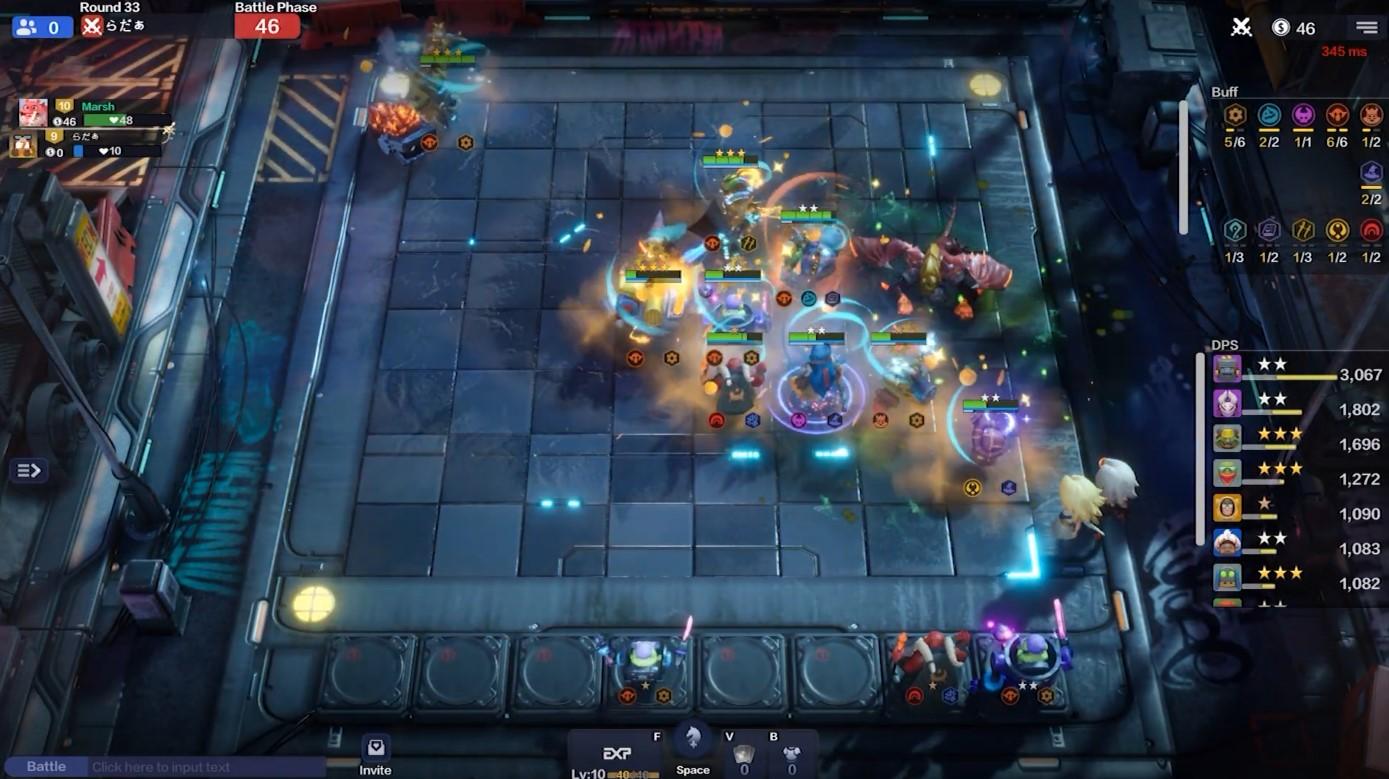Open the Battle chat channel tab

[46, 767]
